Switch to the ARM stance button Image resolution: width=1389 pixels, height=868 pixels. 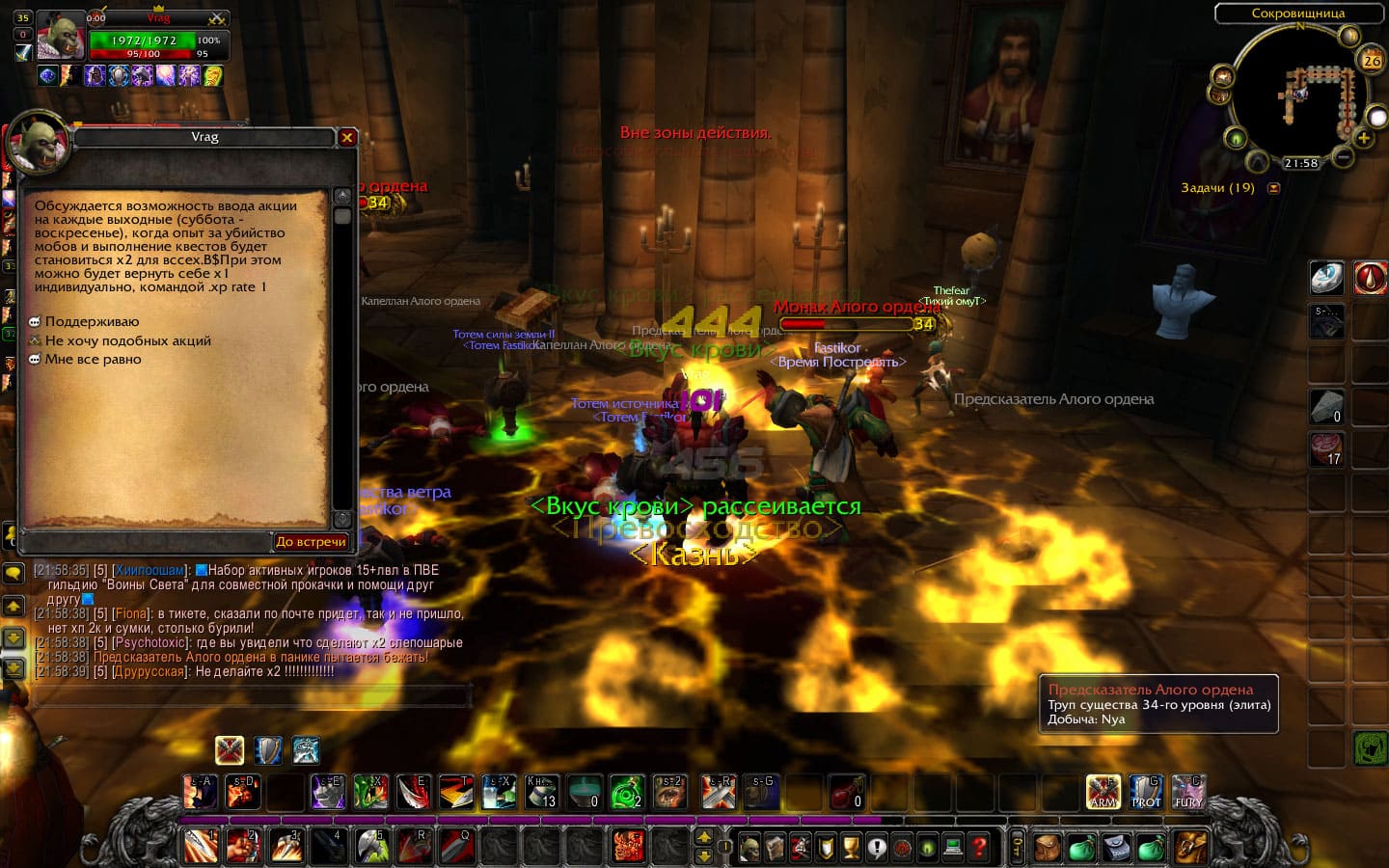1103,792
